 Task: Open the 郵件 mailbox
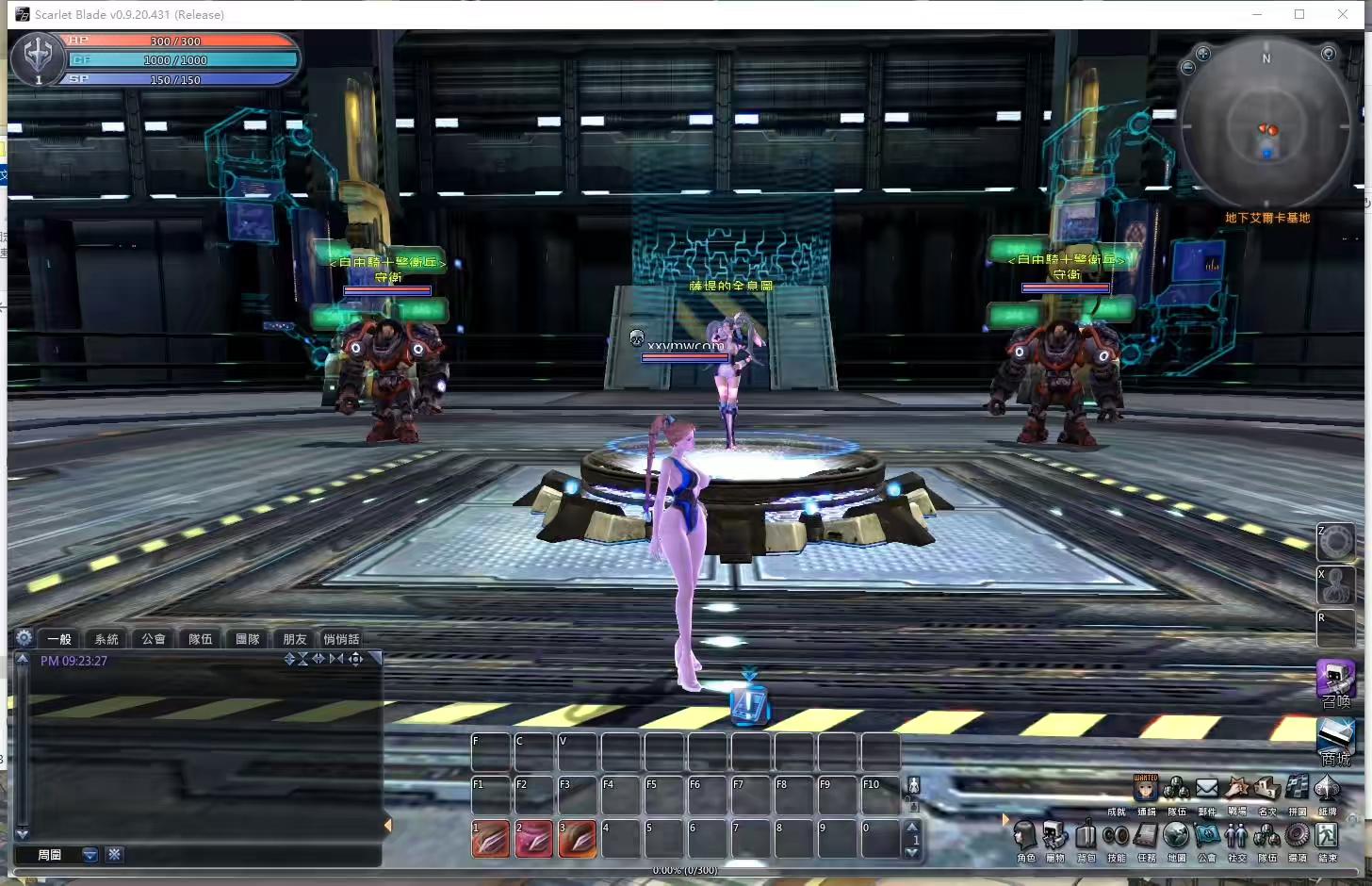(x=1208, y=790)
